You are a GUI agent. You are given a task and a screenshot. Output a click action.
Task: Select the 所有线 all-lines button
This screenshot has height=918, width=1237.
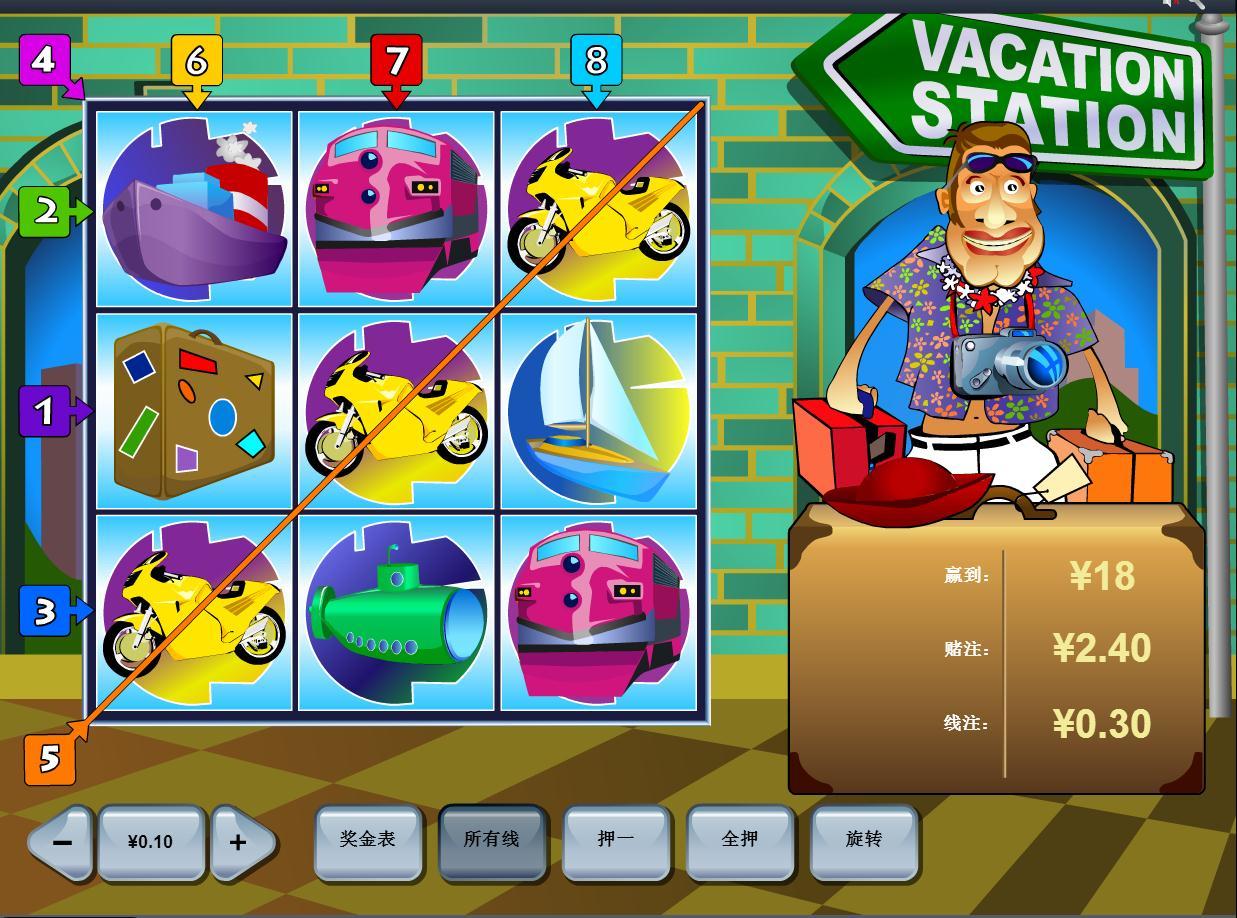tap(491, 840)
